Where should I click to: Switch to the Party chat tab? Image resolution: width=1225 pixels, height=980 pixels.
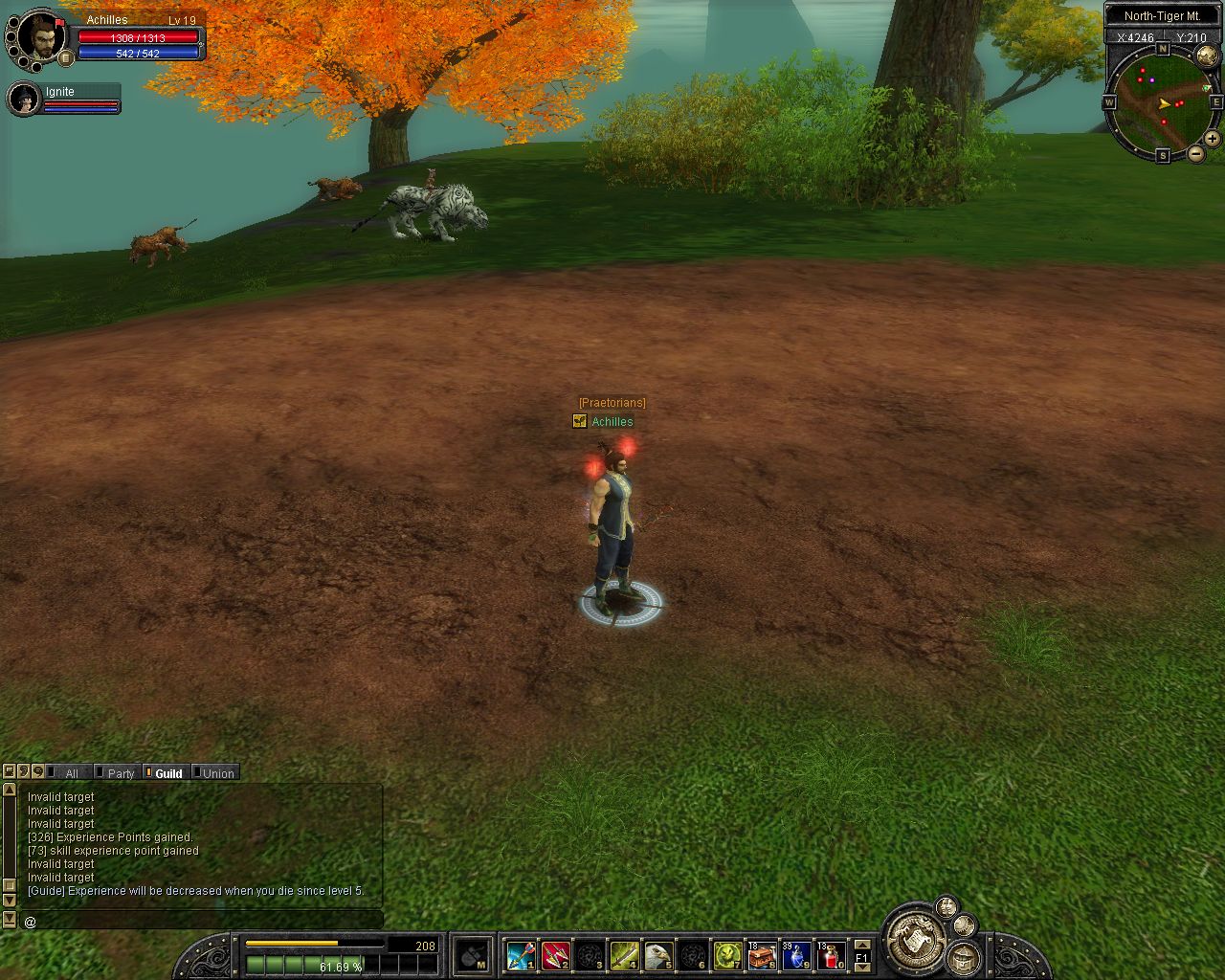click(x=121, y=773)
